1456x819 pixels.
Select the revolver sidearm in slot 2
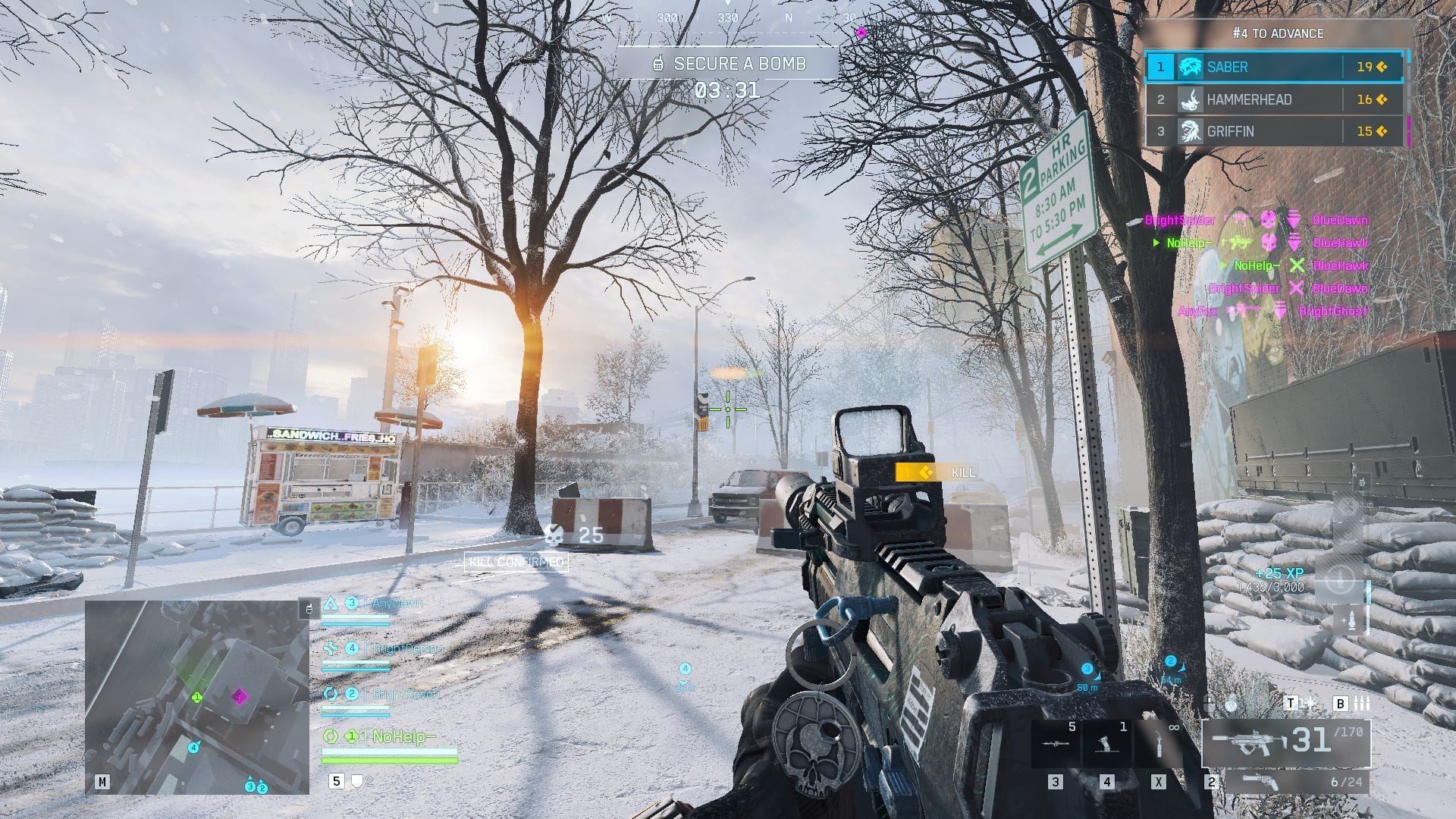pos(1260,782)
